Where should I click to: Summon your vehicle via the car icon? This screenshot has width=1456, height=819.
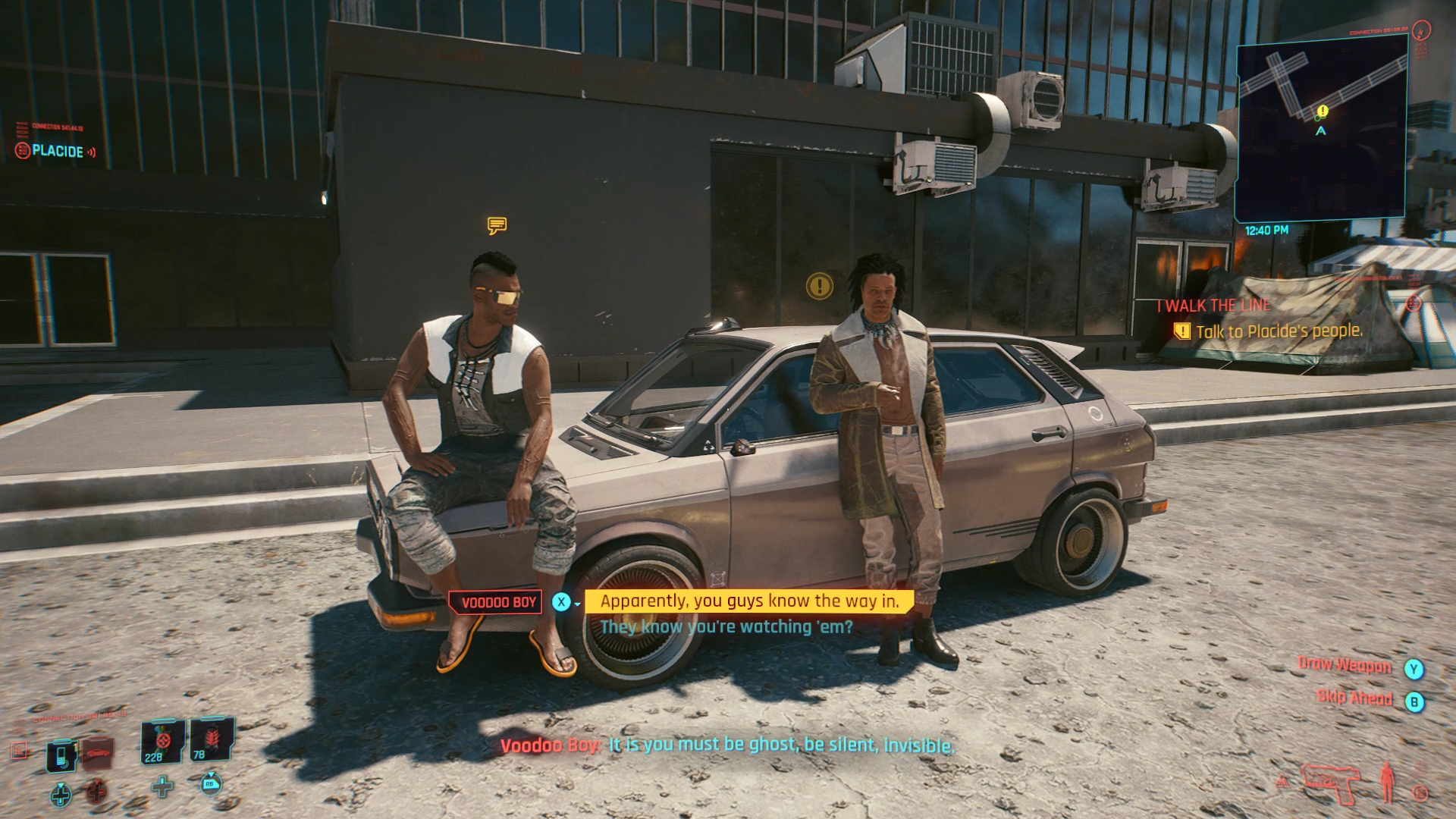[x=97, y=754]
